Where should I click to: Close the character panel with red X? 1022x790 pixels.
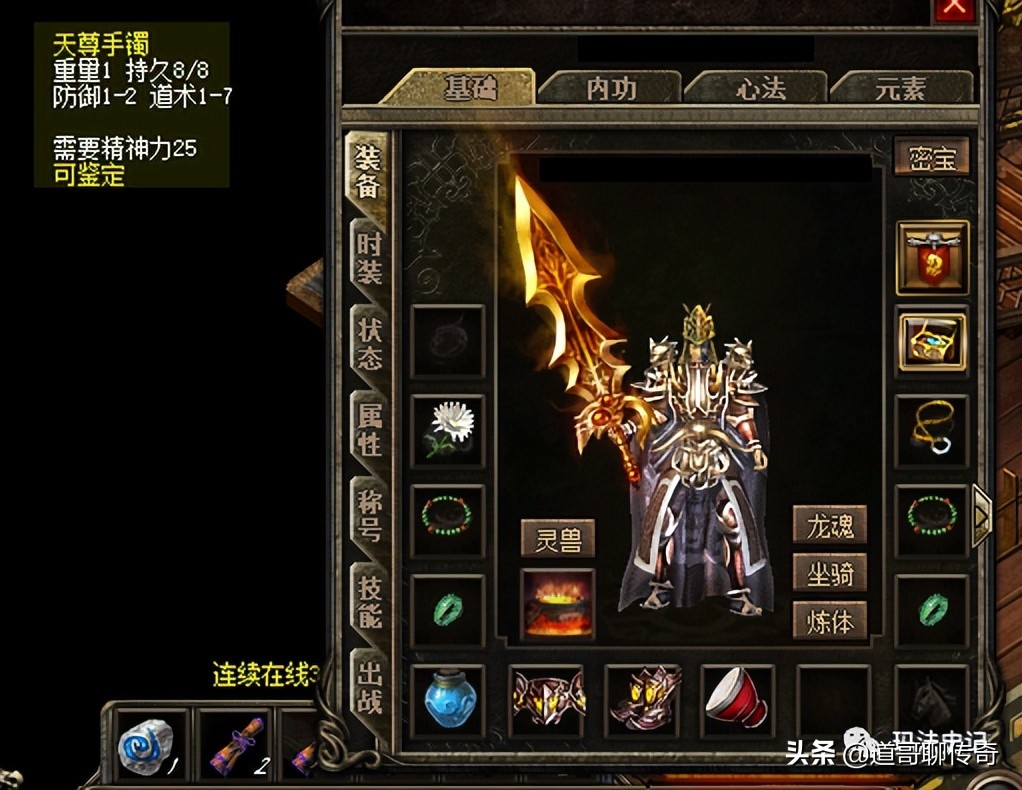tap(954, 8)
